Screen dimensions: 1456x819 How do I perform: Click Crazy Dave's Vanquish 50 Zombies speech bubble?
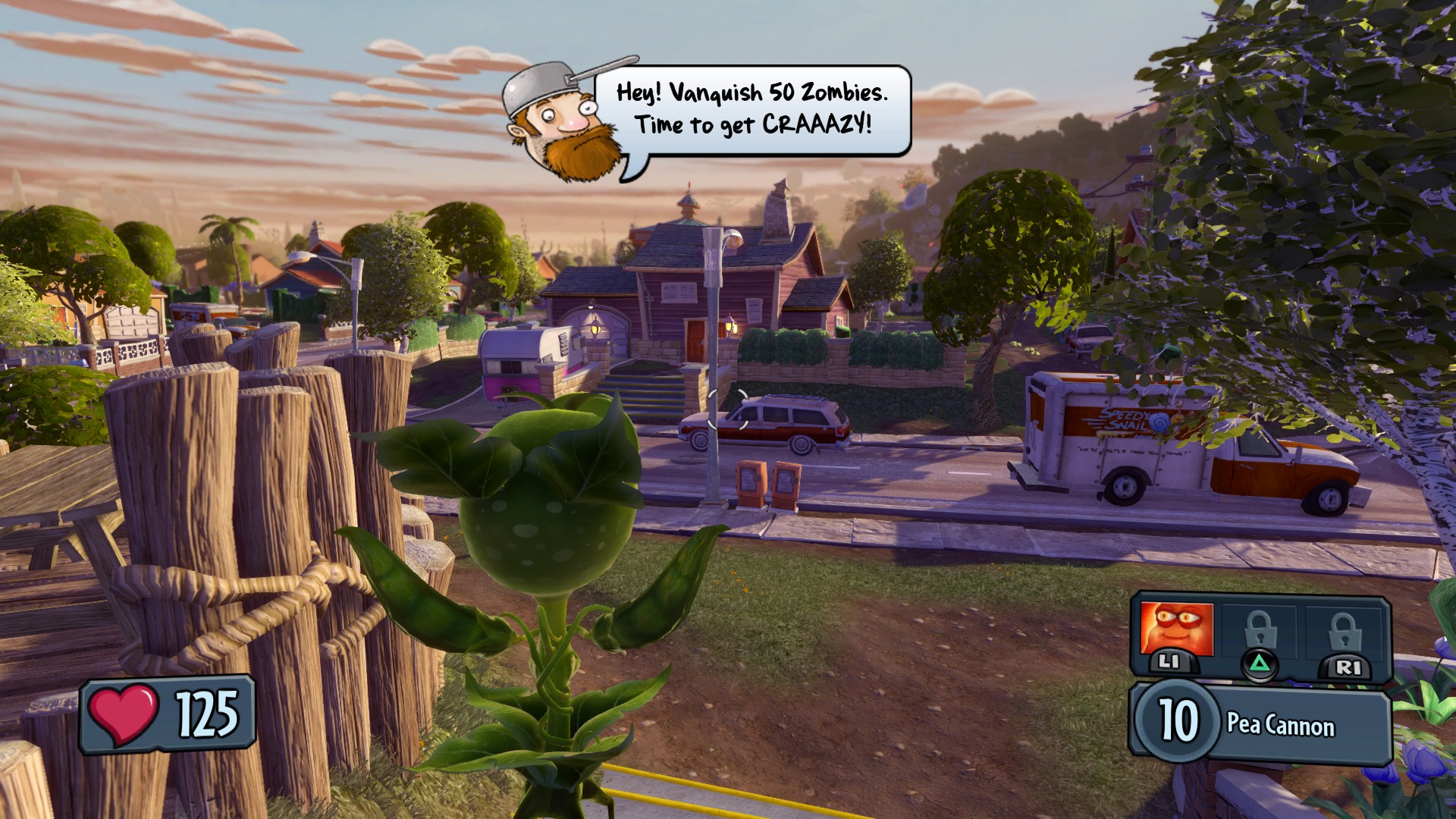coord(752,110)
